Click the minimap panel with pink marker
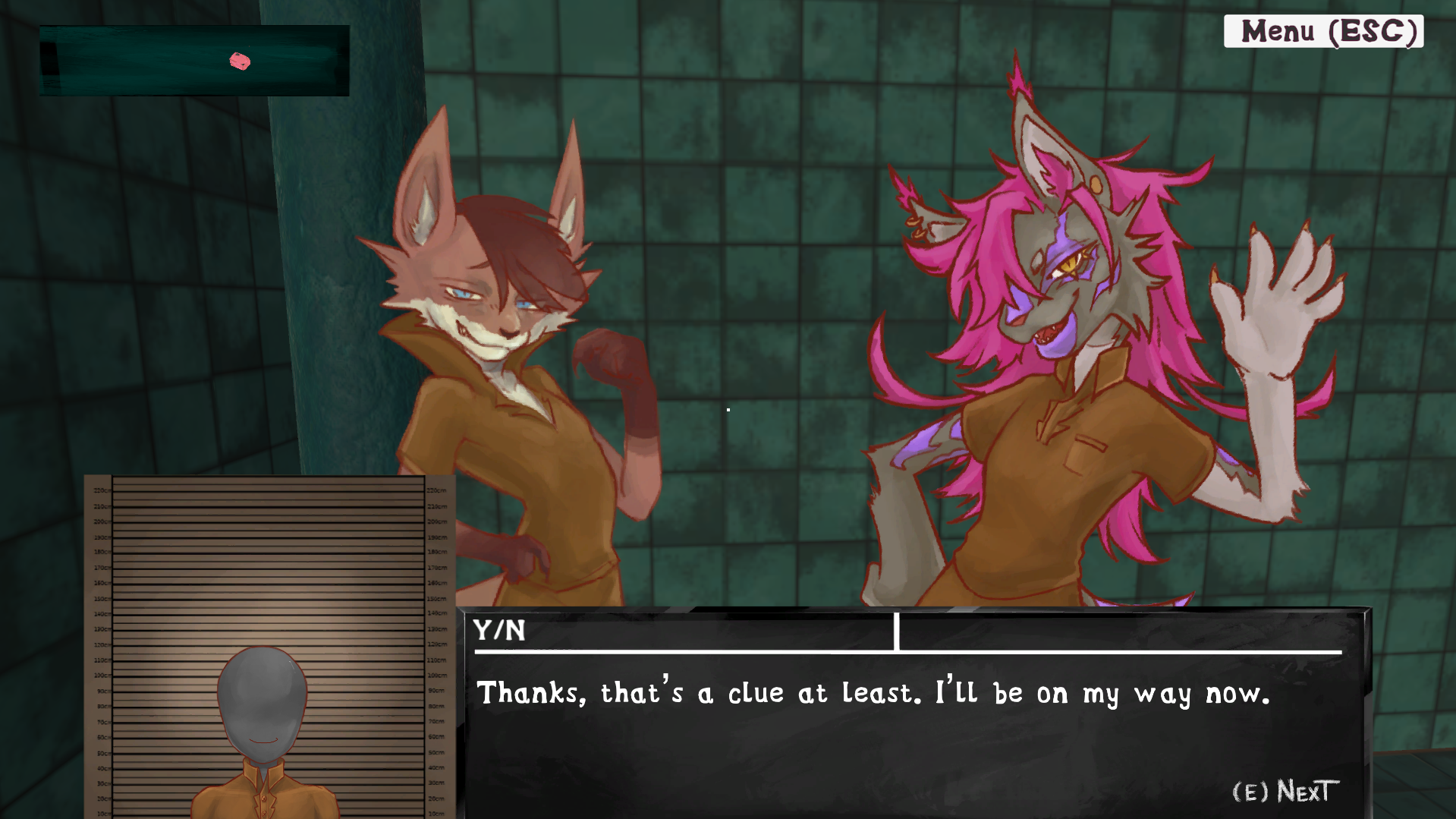Image resolution: width=1456 pixels, height=819 pixels. (x=194, y=61)
